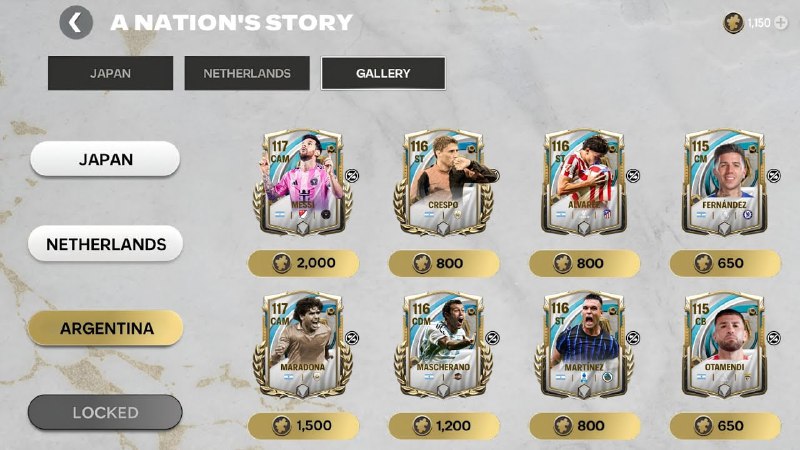Add more coins with the plus icon

[x=780, y=22]
